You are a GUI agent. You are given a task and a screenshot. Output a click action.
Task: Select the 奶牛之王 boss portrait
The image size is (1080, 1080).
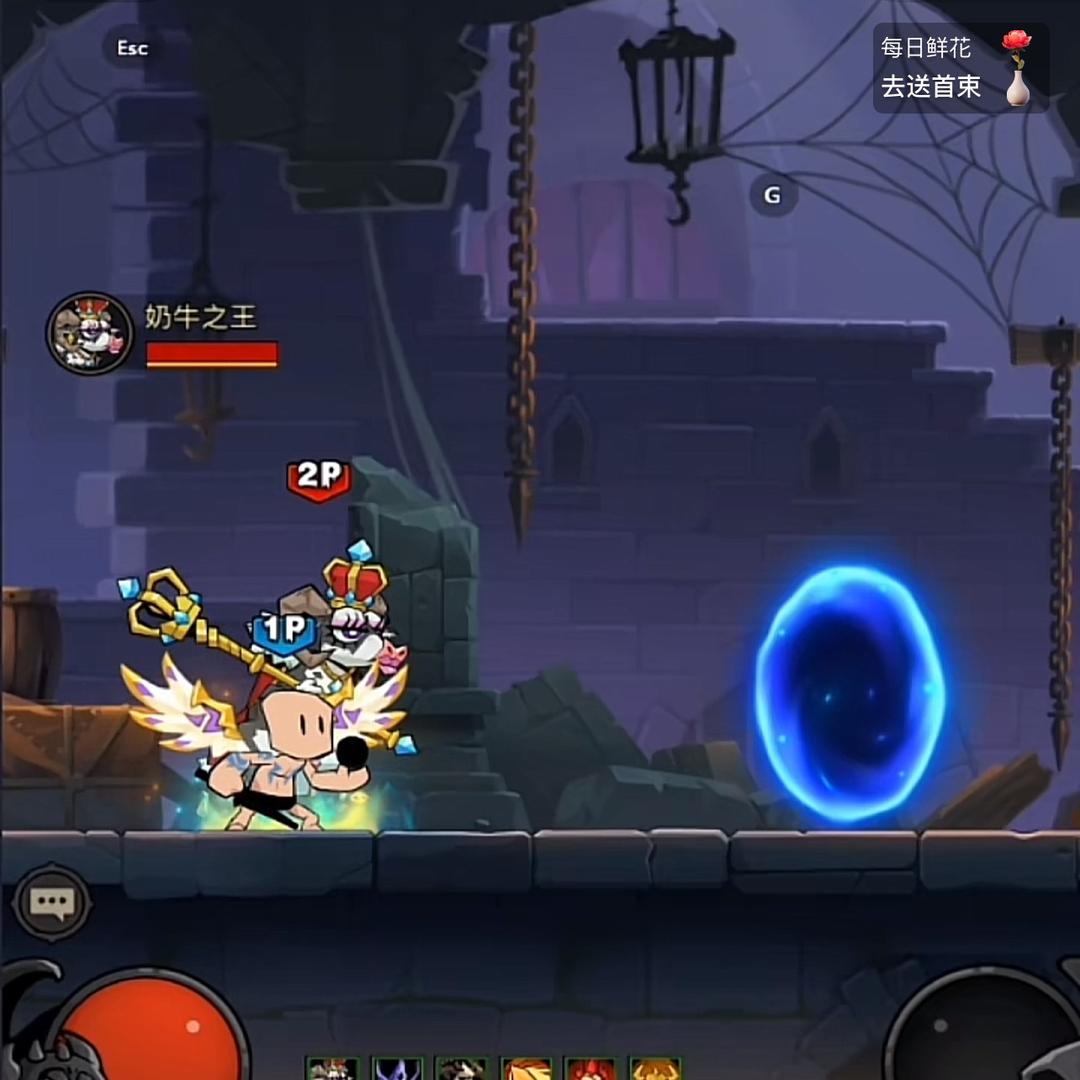click(89, 334)
